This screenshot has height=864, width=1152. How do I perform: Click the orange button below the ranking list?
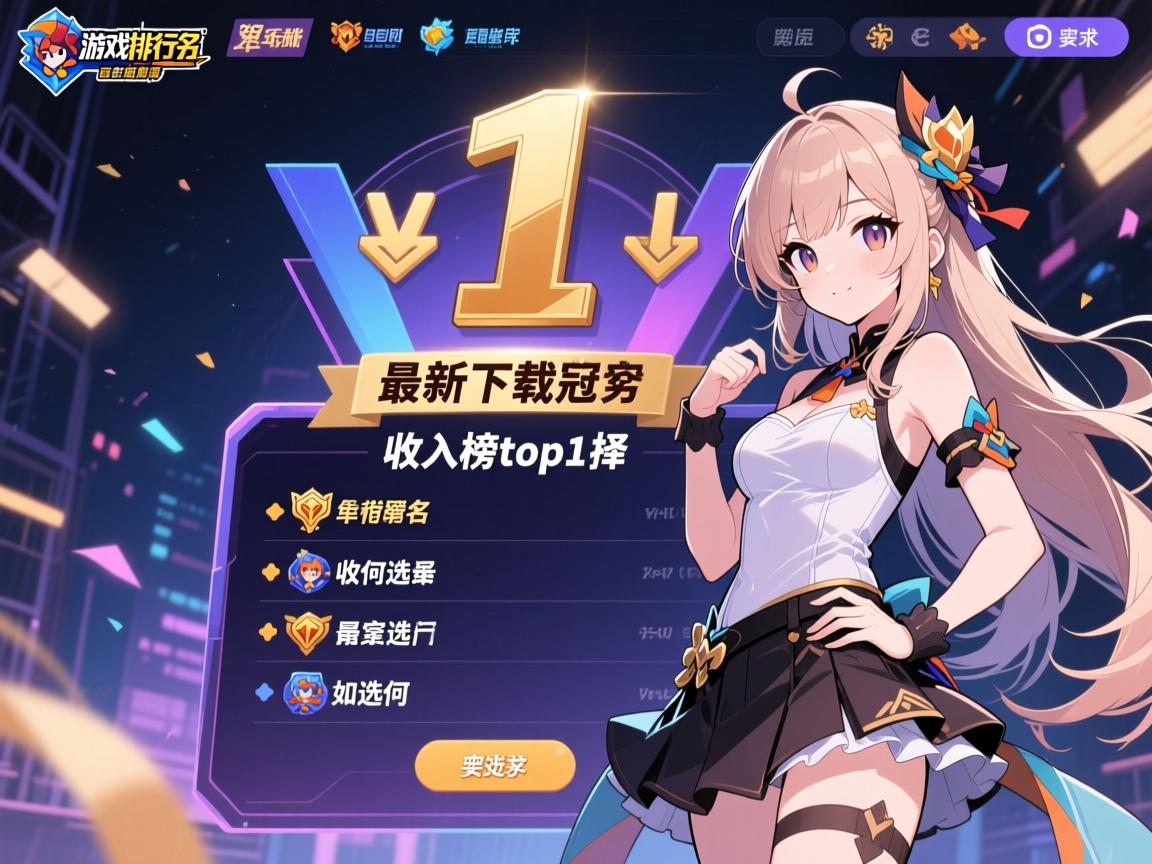tap(495, 766)
